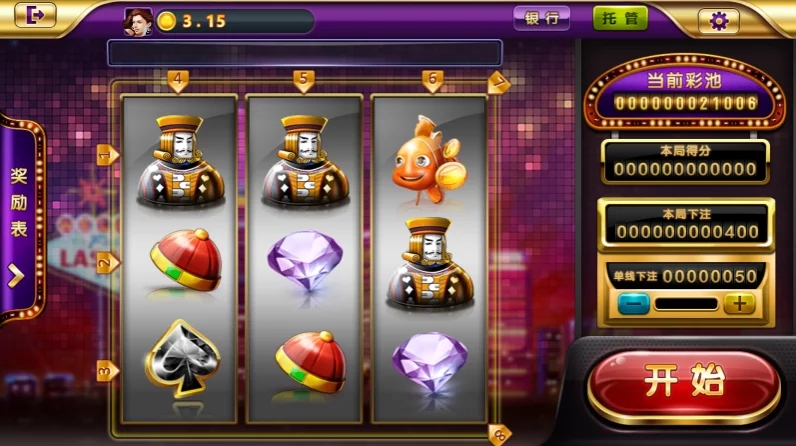Image resolution: width=796 pixels, height=446 pixels.
Task: Select payline marker number 5
Action: pos(304,79)
